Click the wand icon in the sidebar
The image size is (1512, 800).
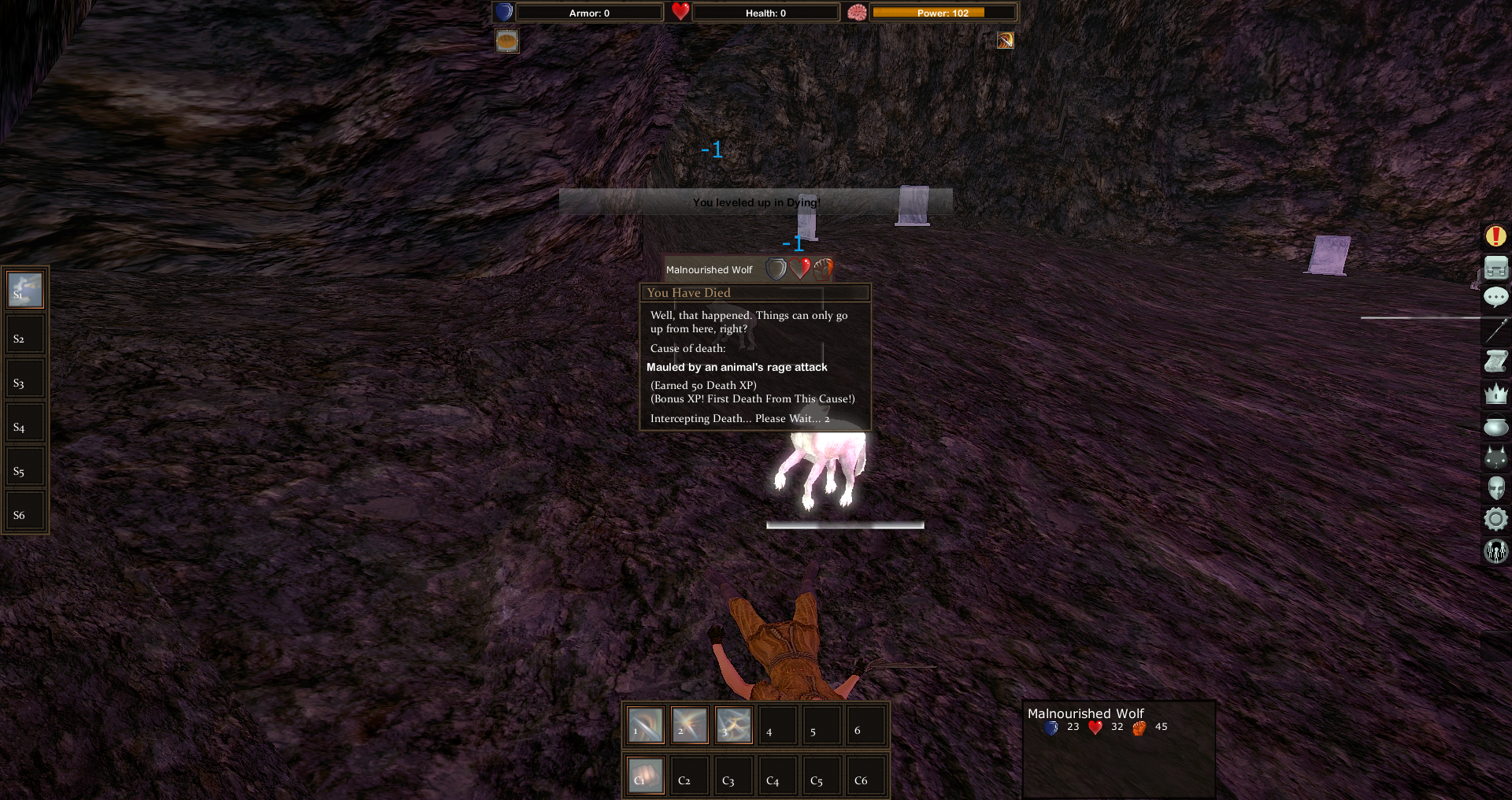1495,330
